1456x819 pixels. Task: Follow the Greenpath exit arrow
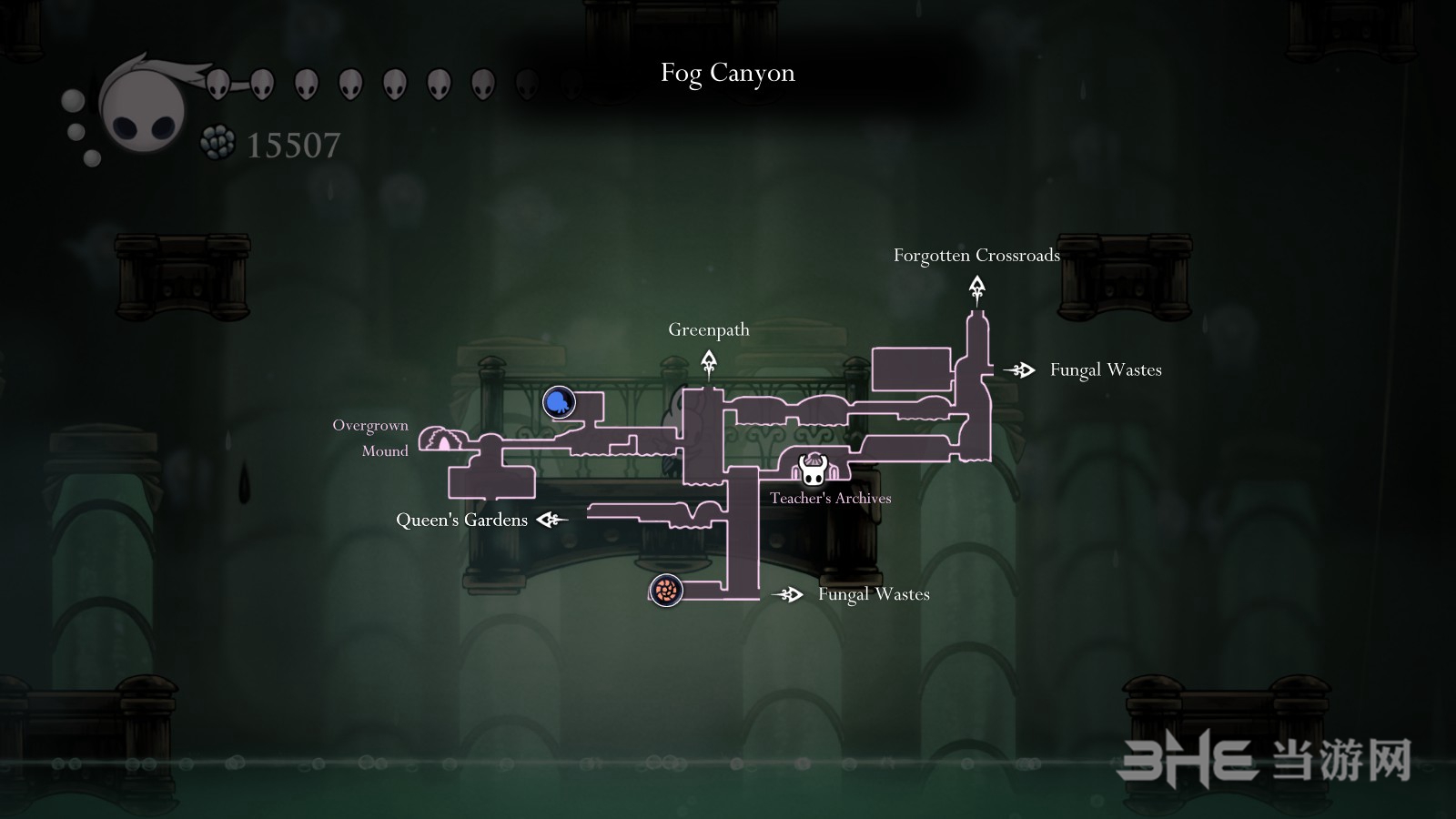coord(709,364)
